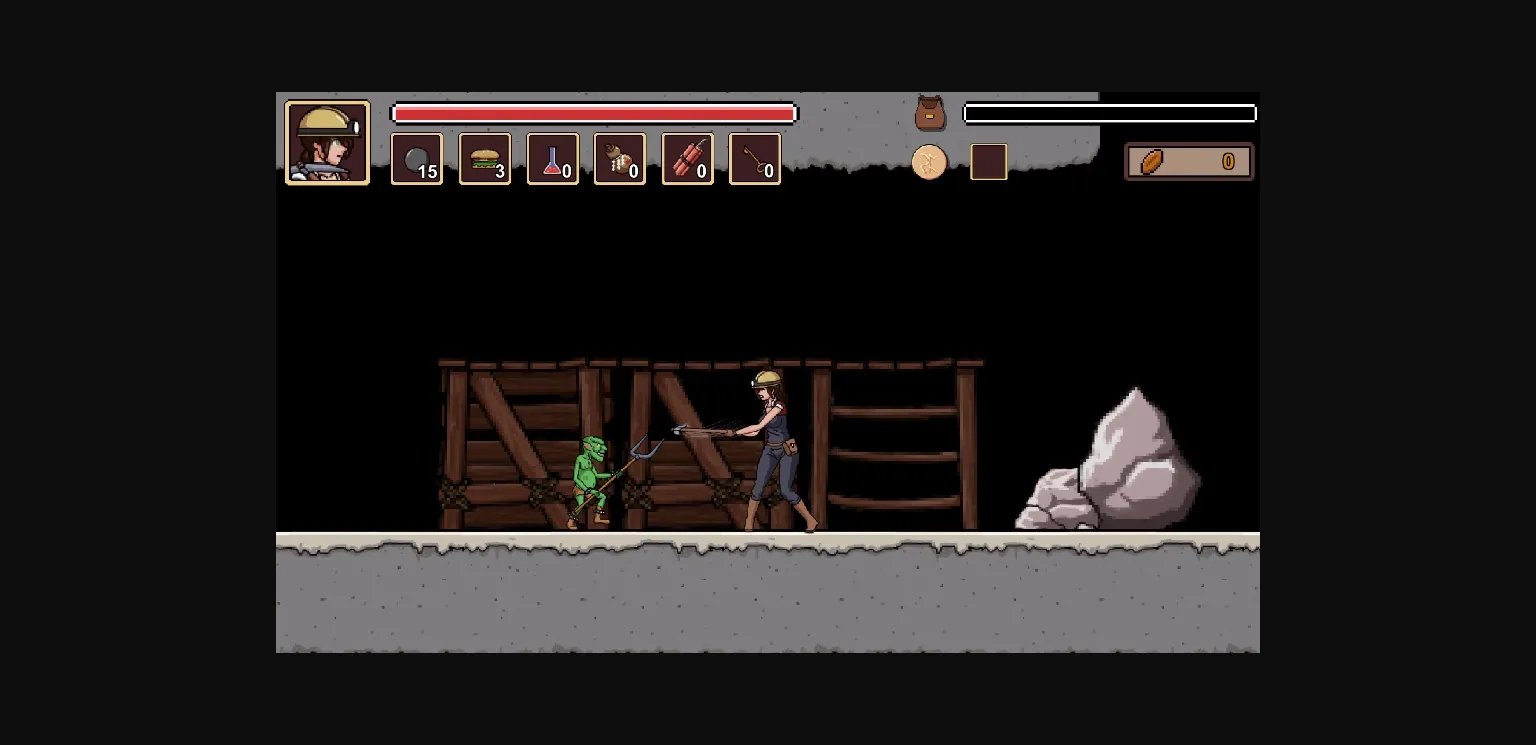Click the left wooden barricade

coord(510,440)
